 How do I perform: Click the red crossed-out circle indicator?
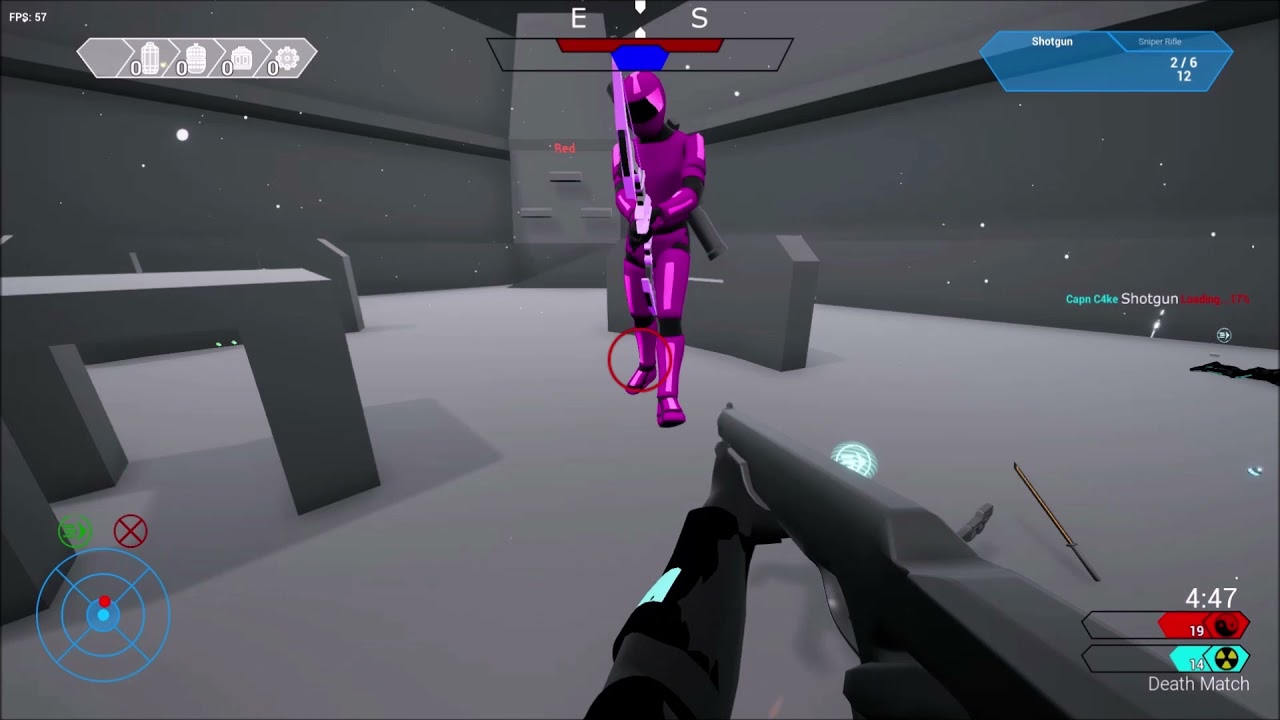[130, 531]
